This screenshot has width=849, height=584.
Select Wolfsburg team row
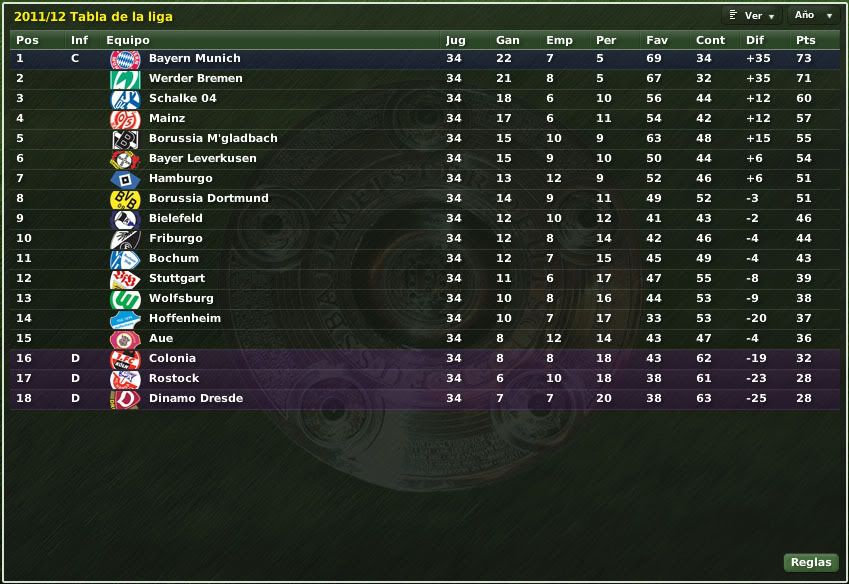click(x=180, y=299)
